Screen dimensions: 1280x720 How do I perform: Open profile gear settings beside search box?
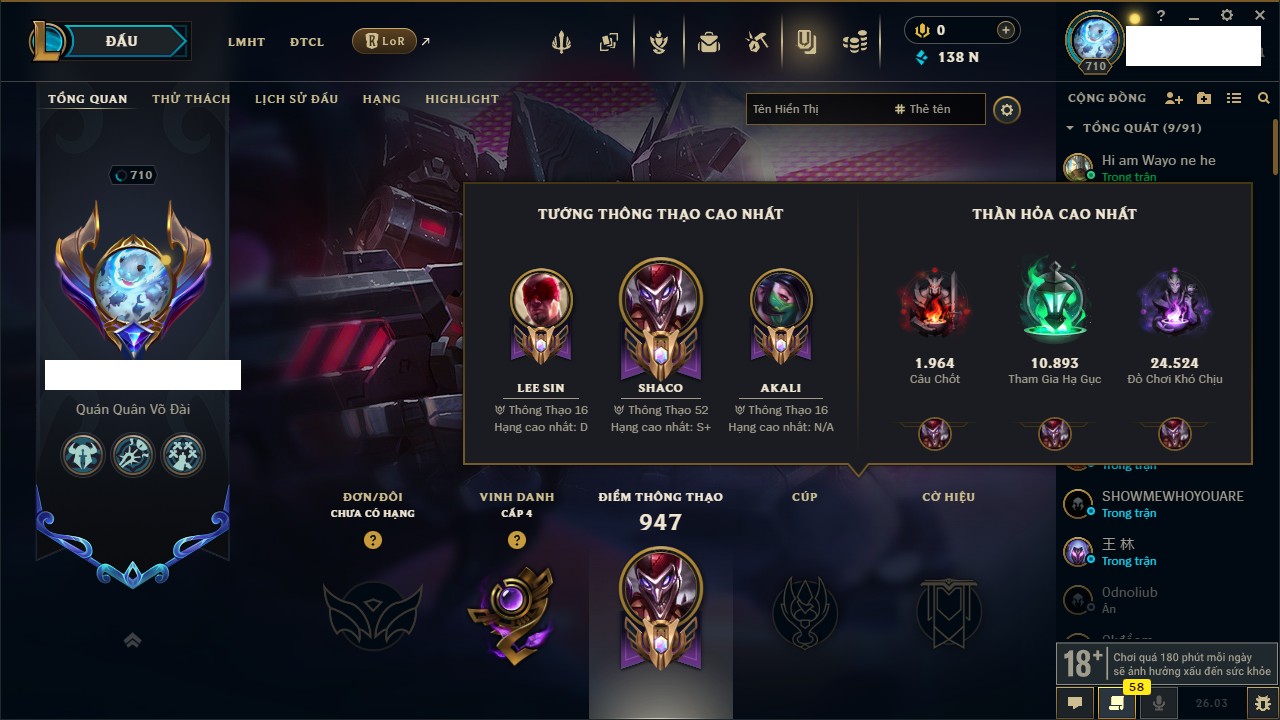[1007, 109]
